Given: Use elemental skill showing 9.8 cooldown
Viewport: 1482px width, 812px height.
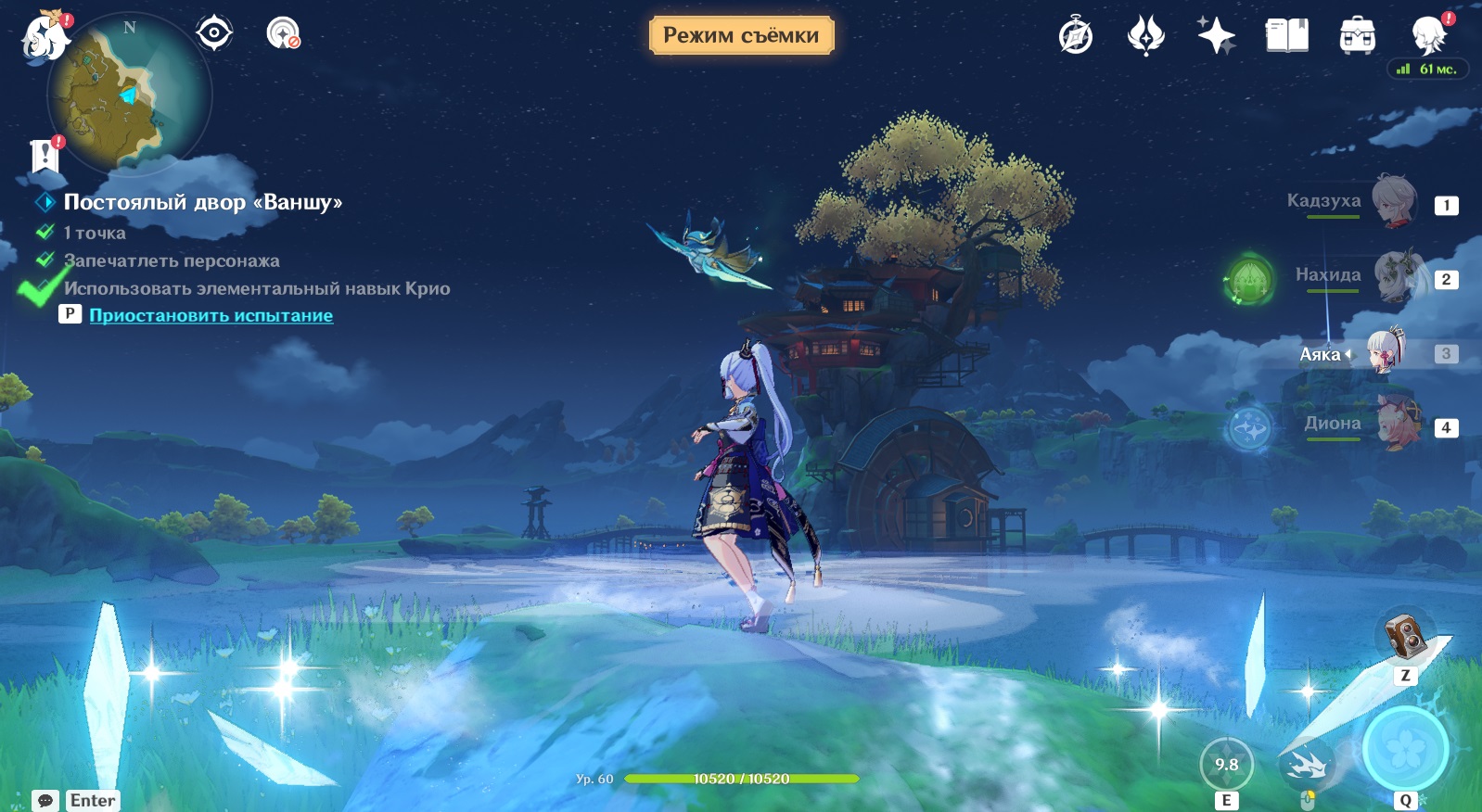Looking at the screenshot, I should click(1226, 765).
